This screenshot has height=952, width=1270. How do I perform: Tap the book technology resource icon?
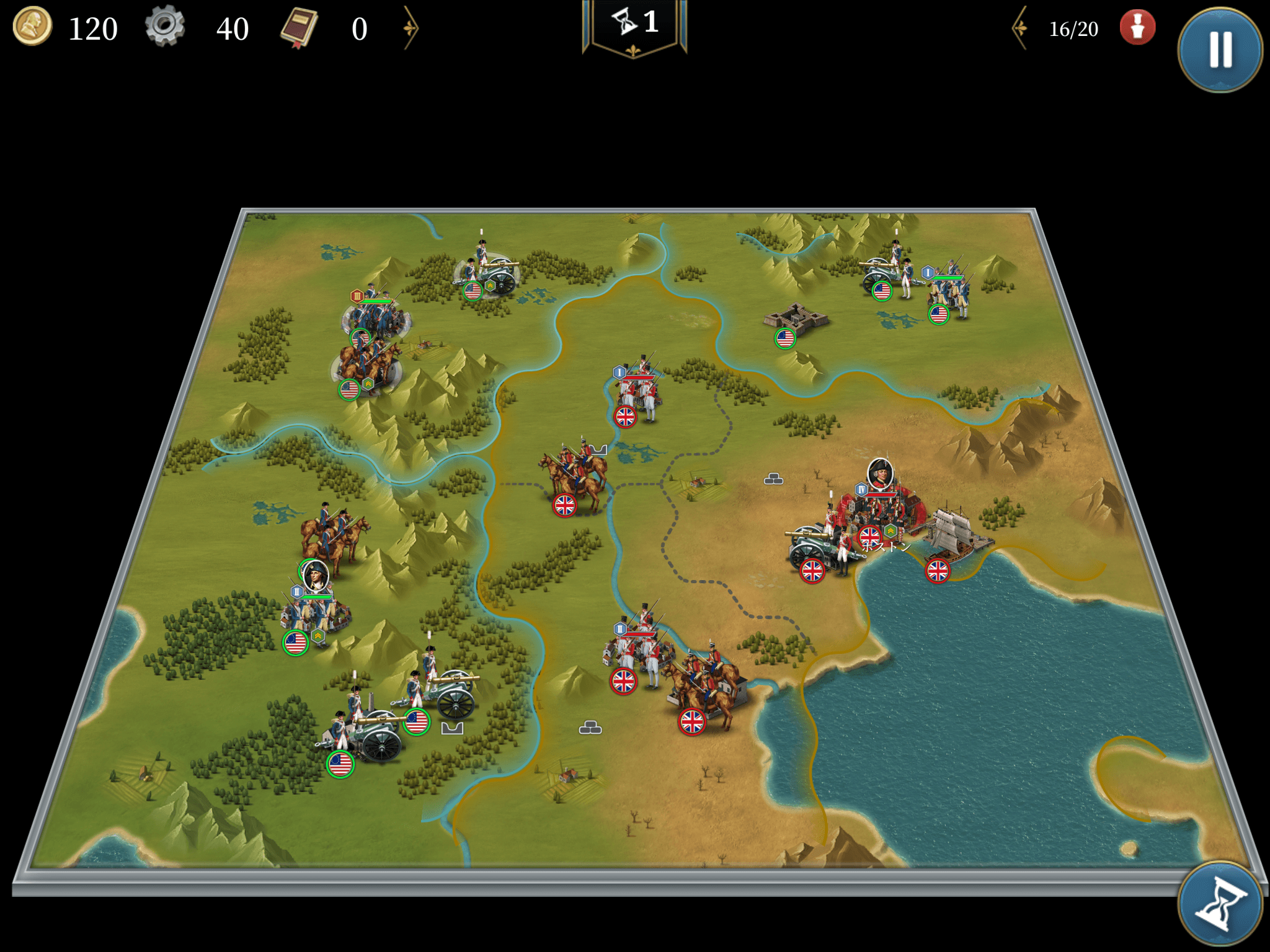[x=300, y=28]
